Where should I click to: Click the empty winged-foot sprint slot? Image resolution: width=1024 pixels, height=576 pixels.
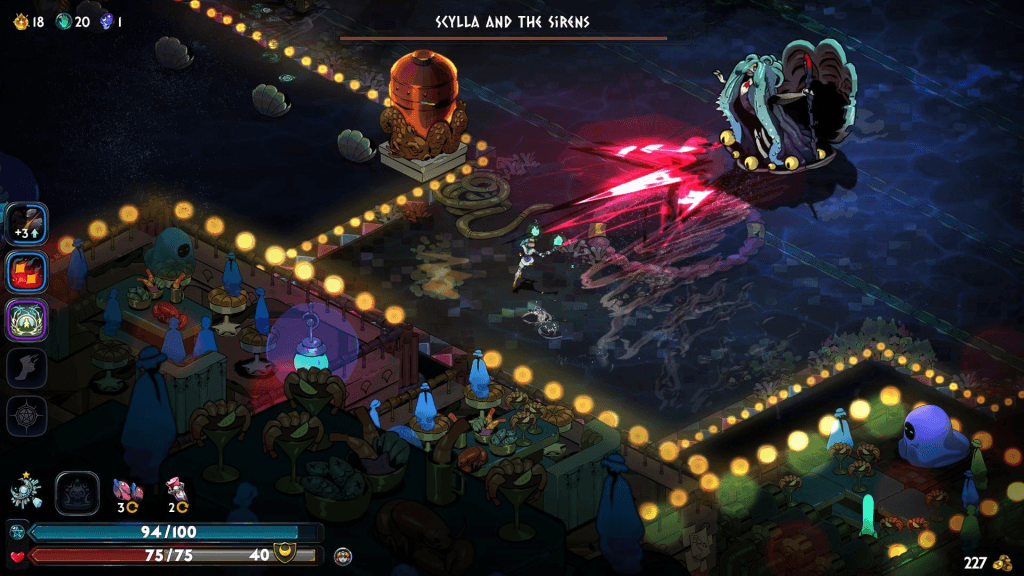coord(27,368)
